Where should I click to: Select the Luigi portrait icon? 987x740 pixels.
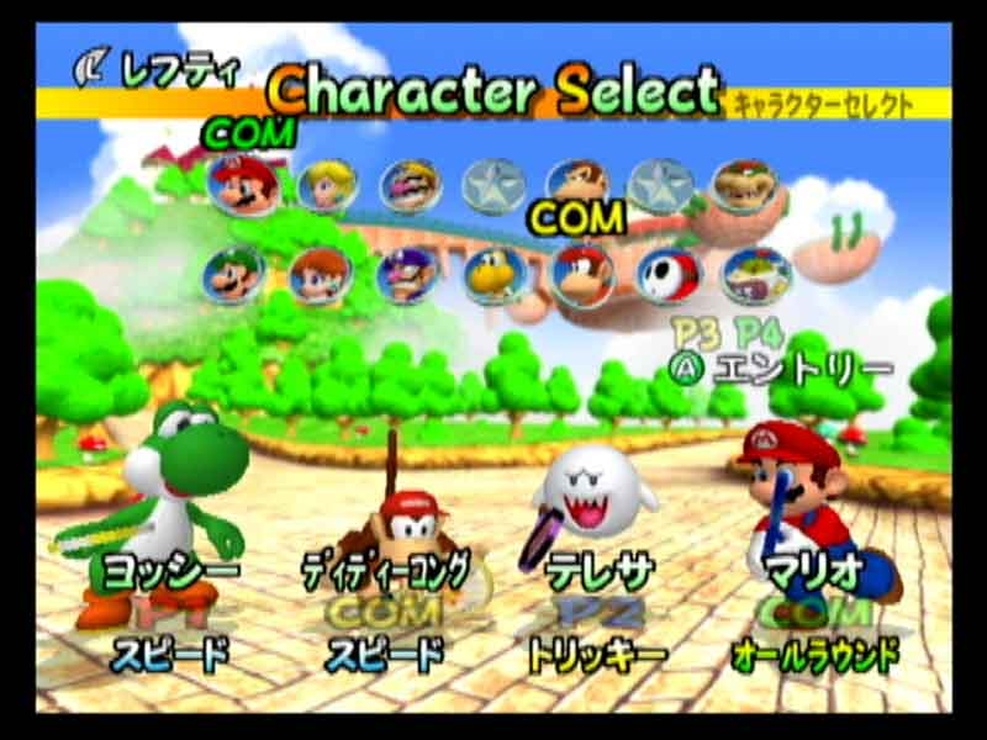pyautogui.click(x=234, y=275)
